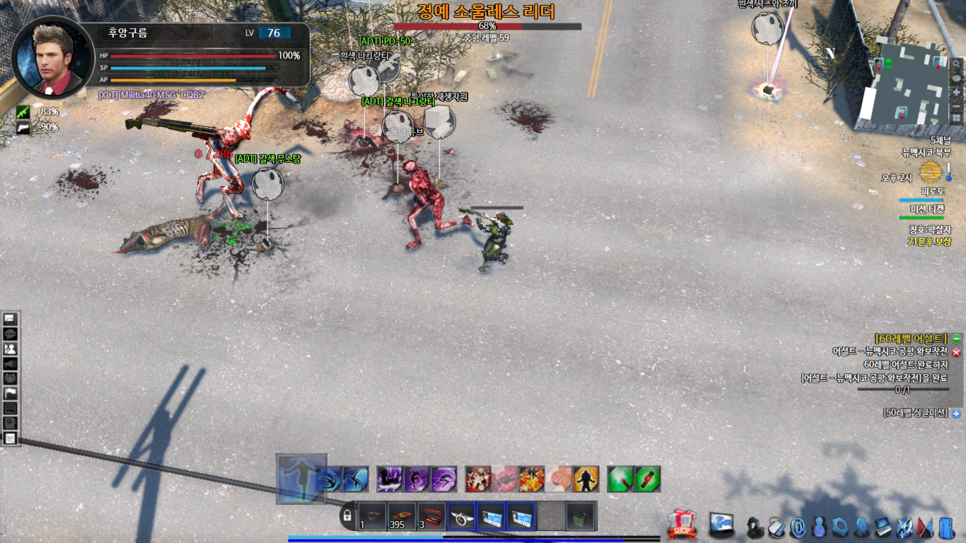The height and width of the screenshot is (543, 966).
Task: Open the gift box shop icon
Action: pyautogui.click(x=682, y=523)
